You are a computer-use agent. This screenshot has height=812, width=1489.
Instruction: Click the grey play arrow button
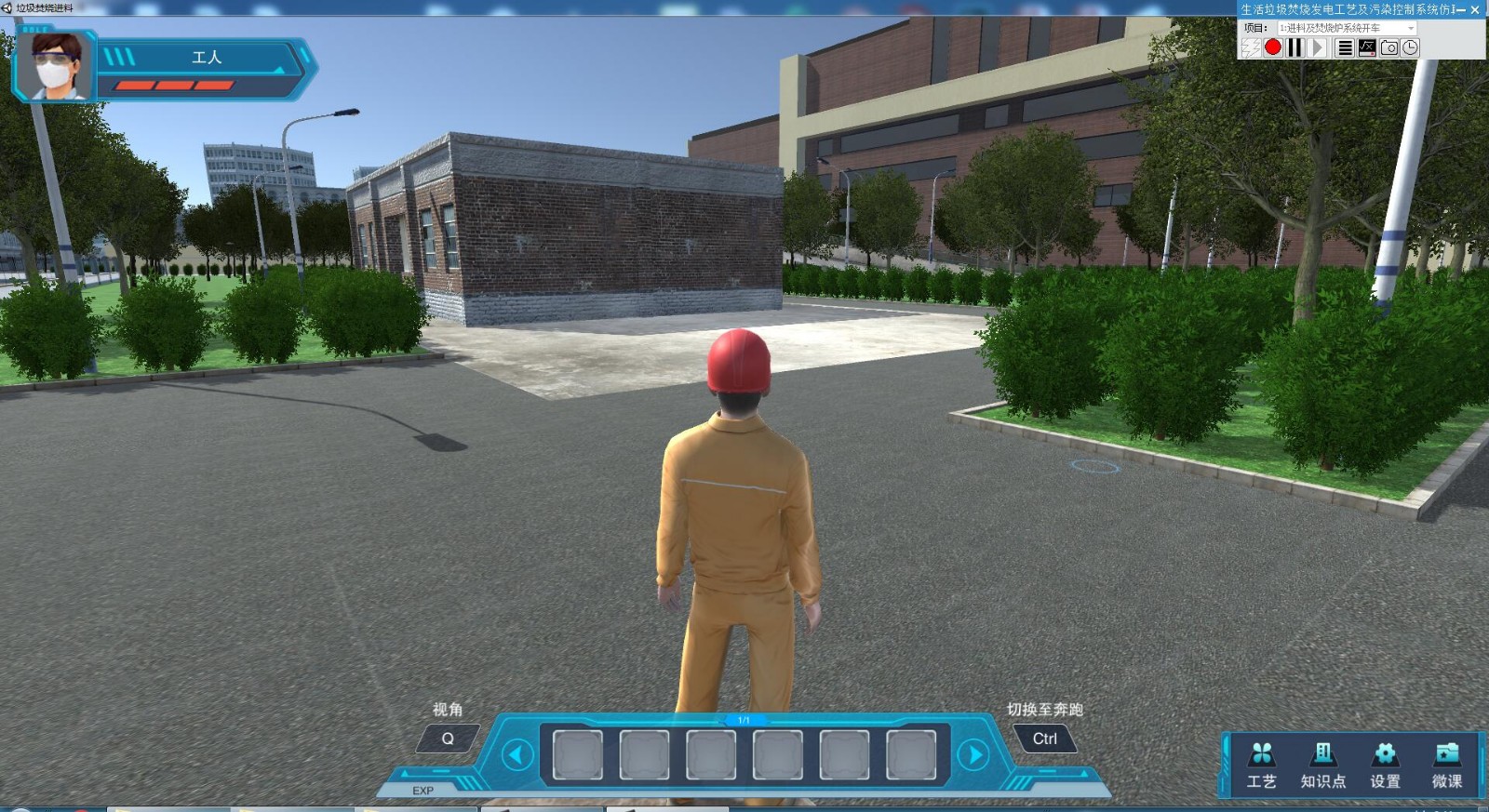point(1318,47)
